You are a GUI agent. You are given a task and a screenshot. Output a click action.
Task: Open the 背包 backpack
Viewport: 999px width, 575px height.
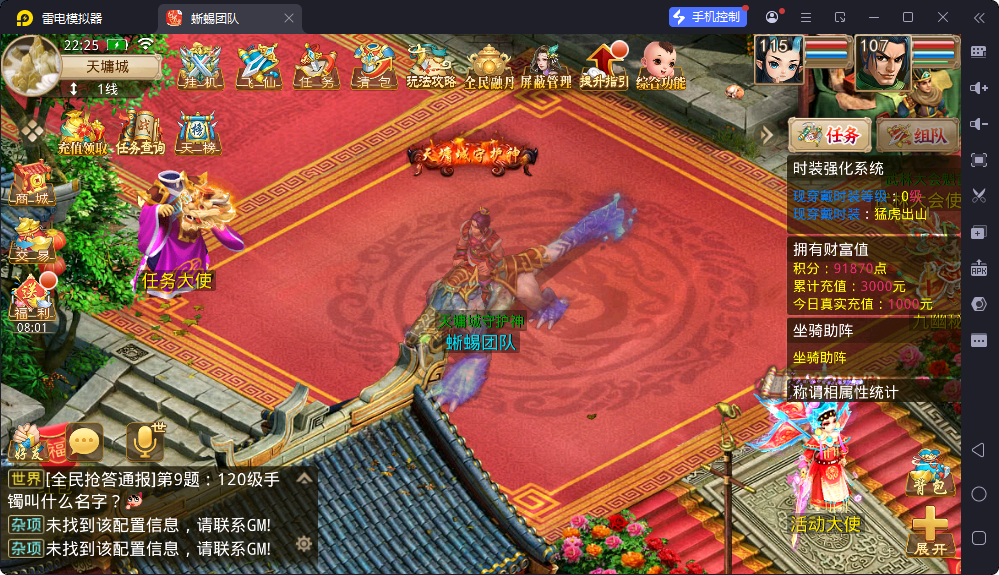pyautogui.click(x=927, y=472)
